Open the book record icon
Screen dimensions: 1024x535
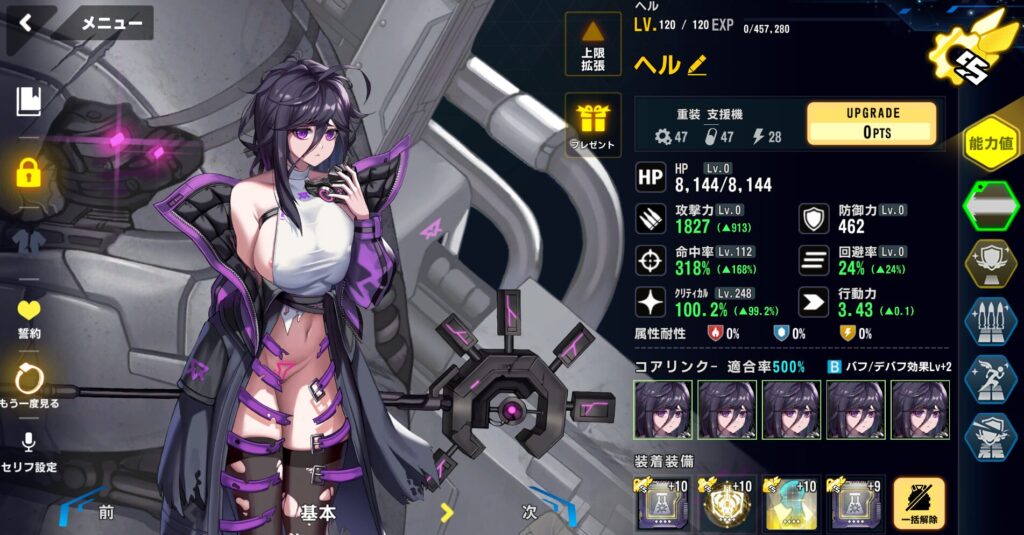coord(29,101)
